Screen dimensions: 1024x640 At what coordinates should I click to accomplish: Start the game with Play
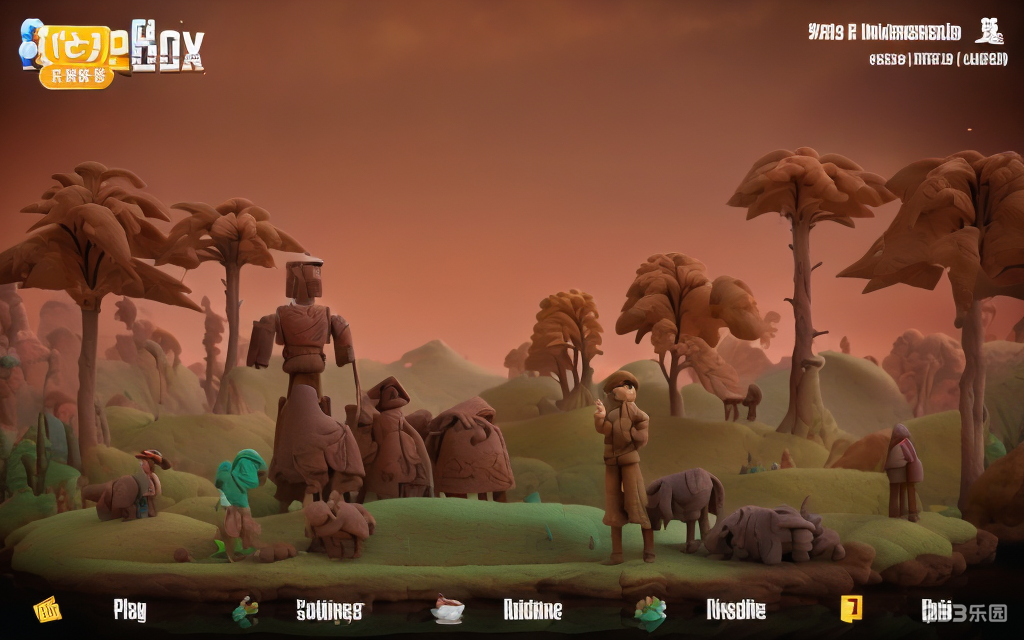click(130, 610)
